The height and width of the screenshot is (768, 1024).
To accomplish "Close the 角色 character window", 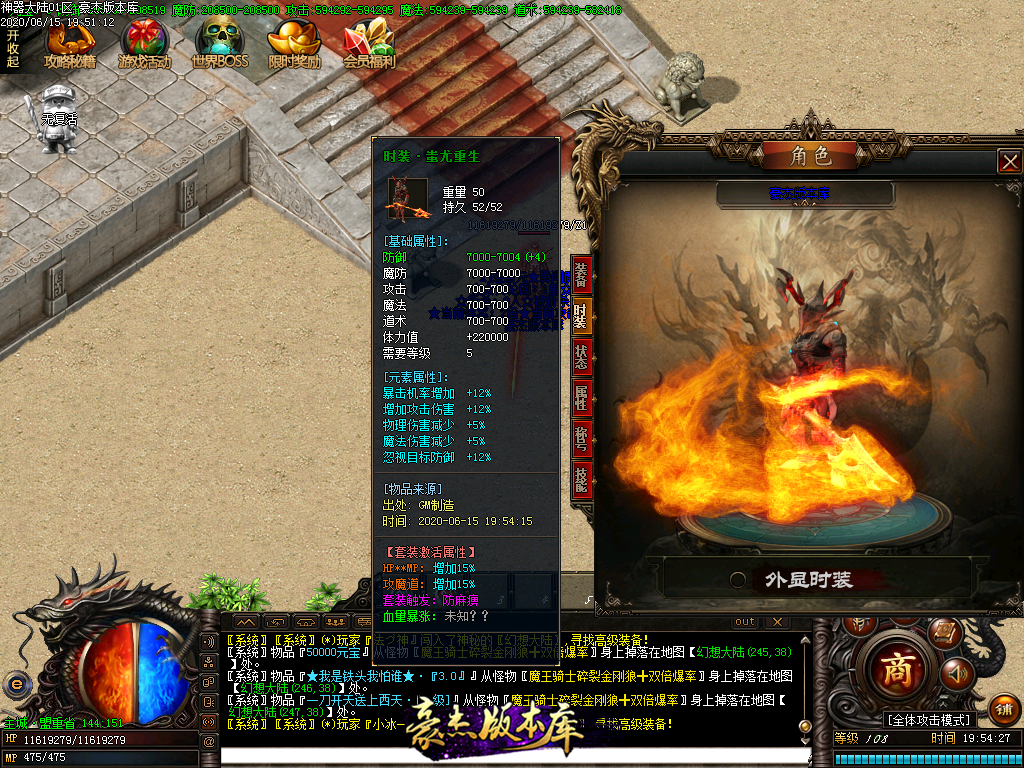I will click(x=1010, y=161).
